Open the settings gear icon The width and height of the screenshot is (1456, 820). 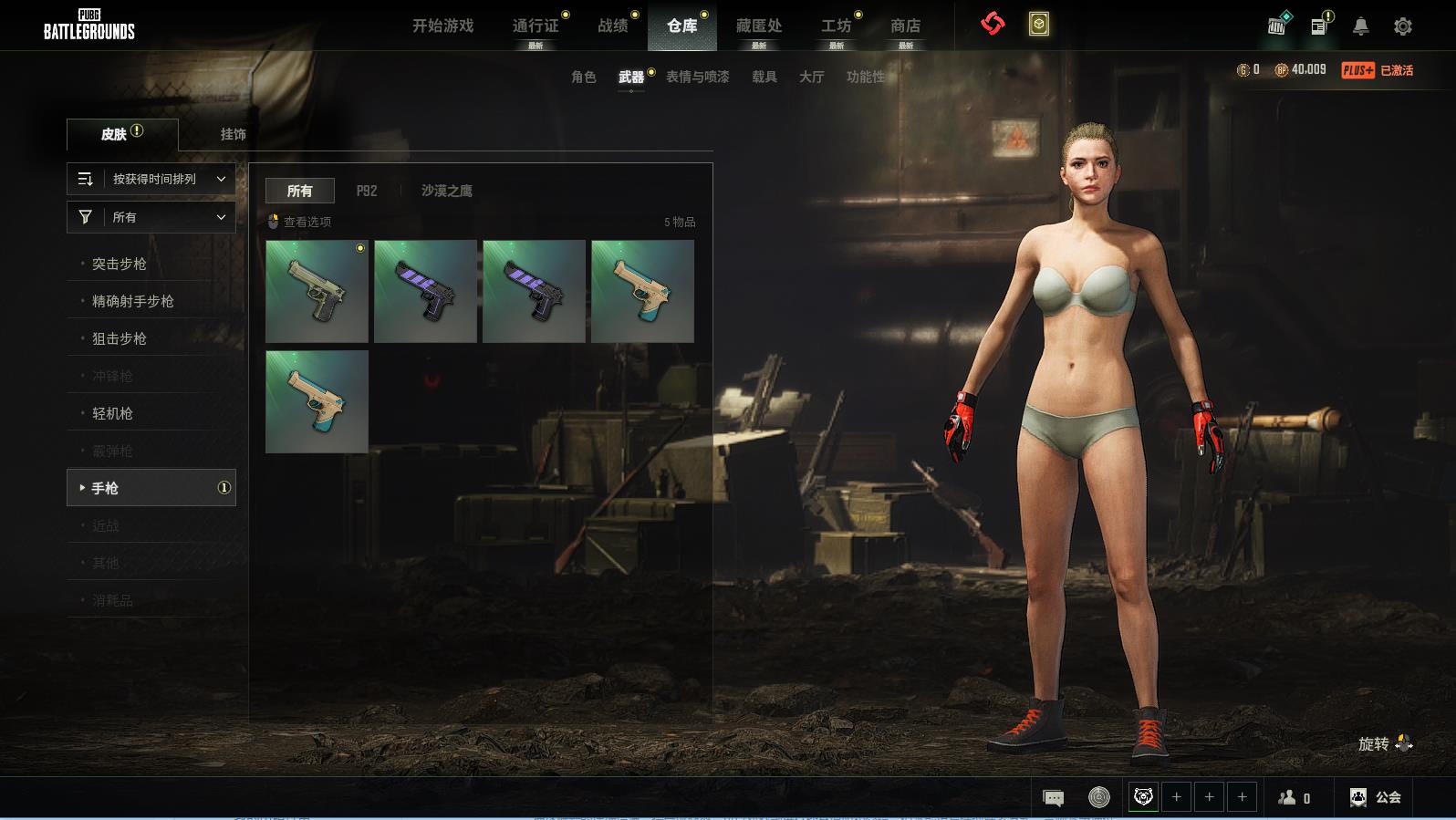coord(1402,26)
